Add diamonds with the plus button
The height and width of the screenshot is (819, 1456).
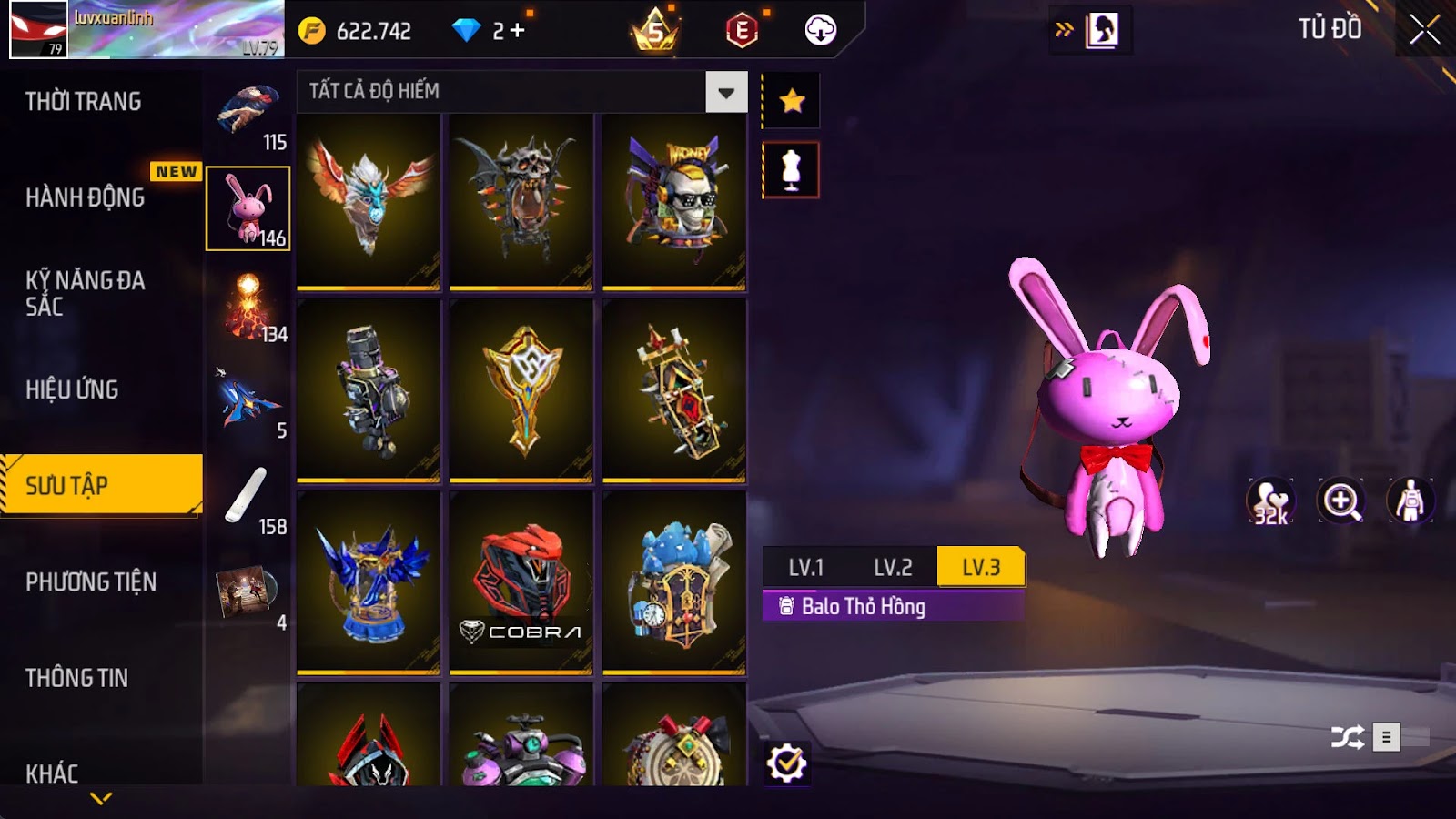[518, 31]
